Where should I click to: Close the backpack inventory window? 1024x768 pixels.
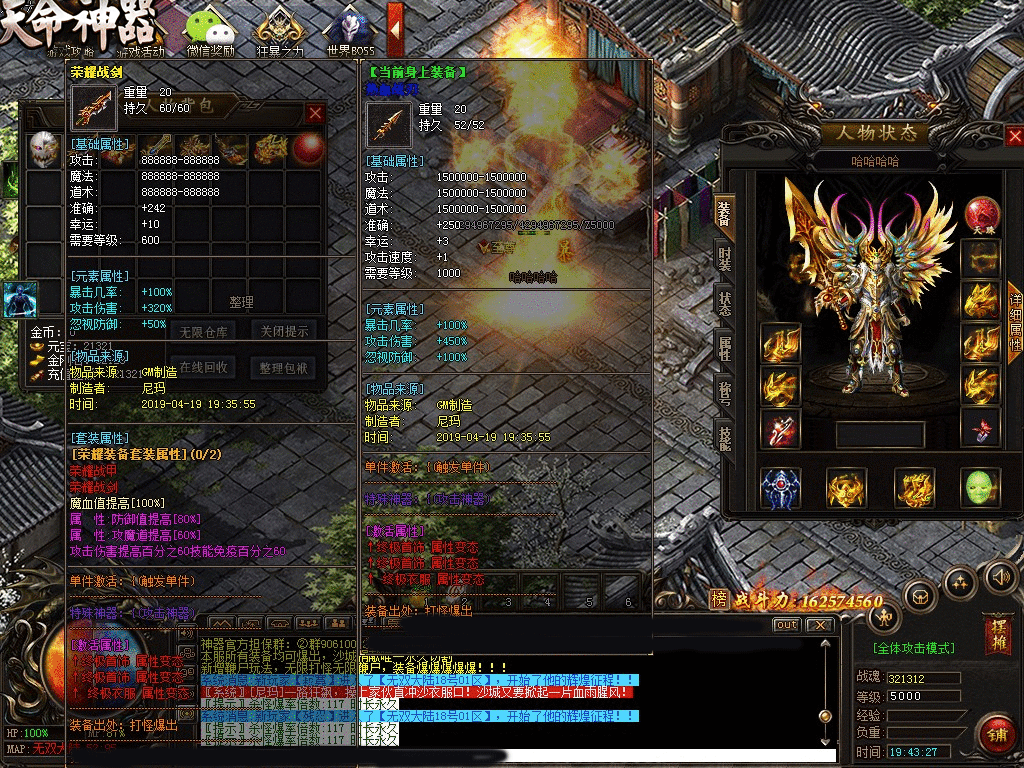[x=315, y=113]
